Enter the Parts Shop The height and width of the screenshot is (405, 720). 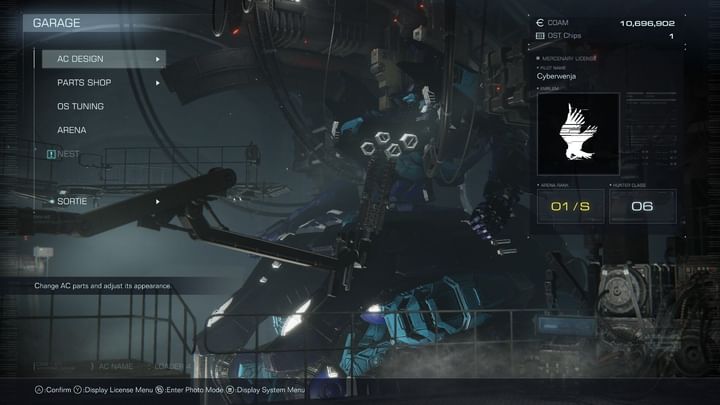click(100, 83)
